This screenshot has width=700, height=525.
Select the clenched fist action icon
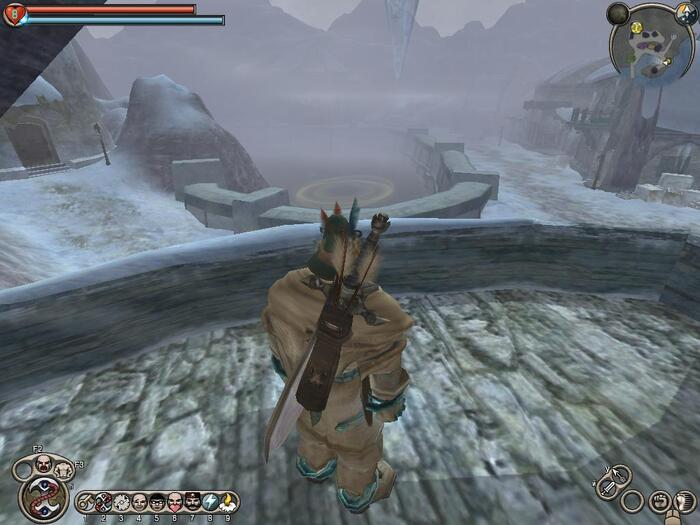[x=660, y=500]
